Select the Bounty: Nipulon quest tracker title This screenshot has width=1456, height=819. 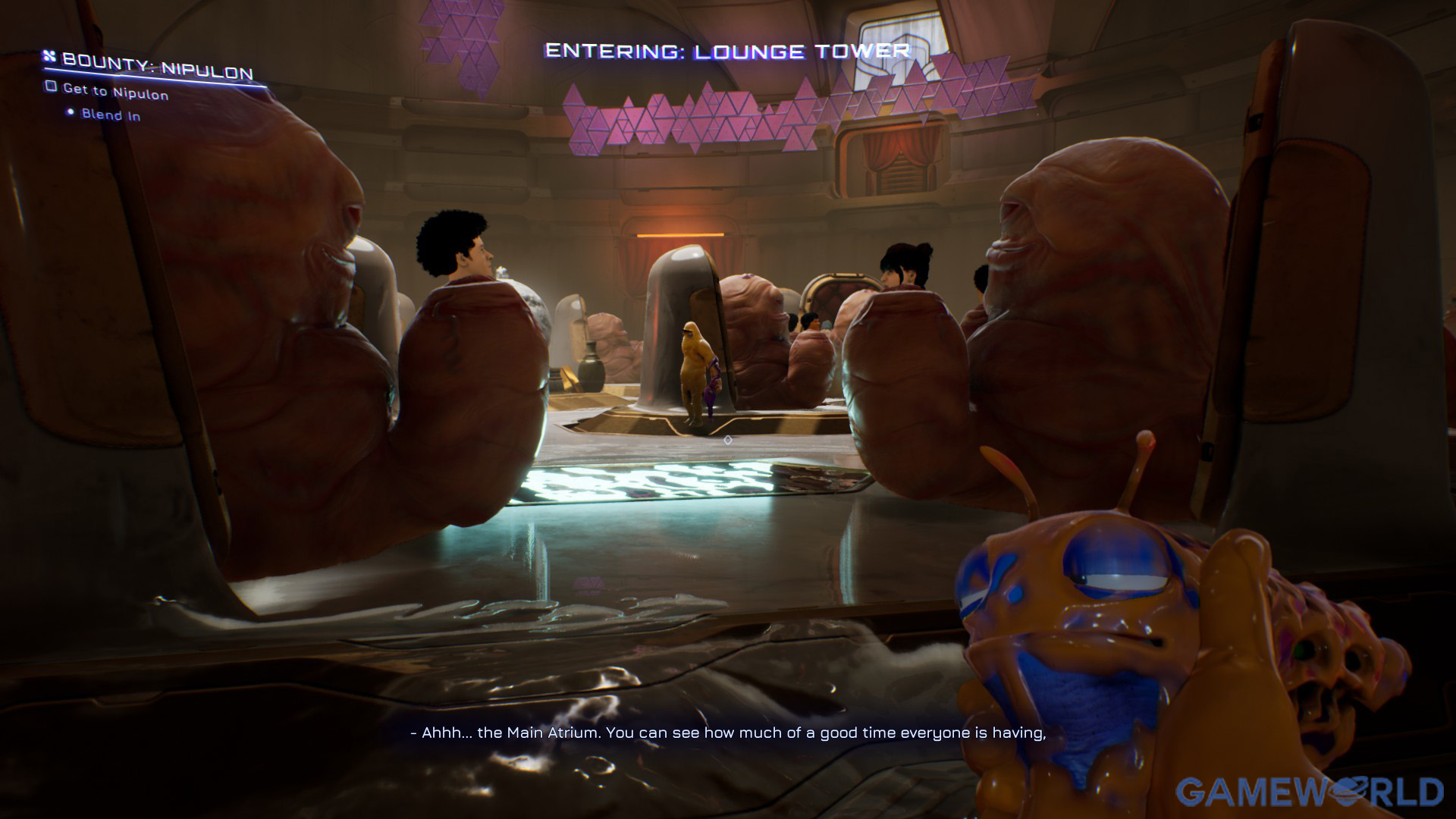157,67
